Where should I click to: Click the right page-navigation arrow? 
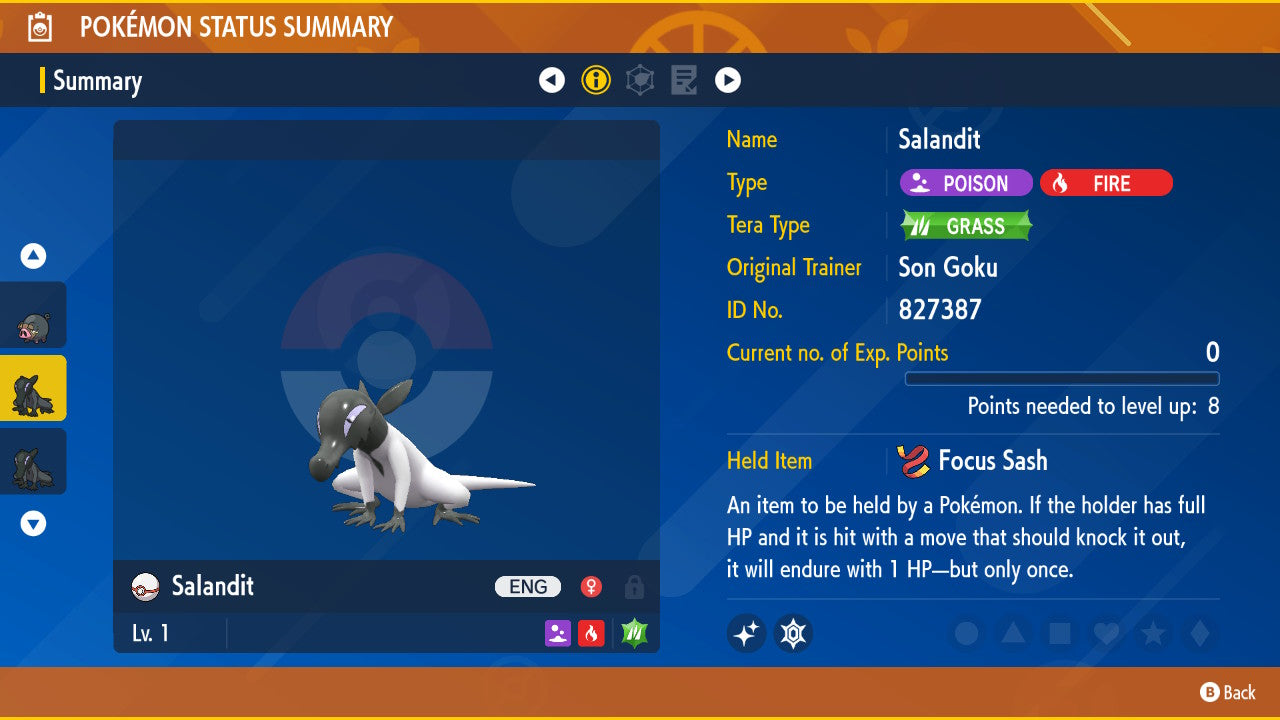coord(728,80)
